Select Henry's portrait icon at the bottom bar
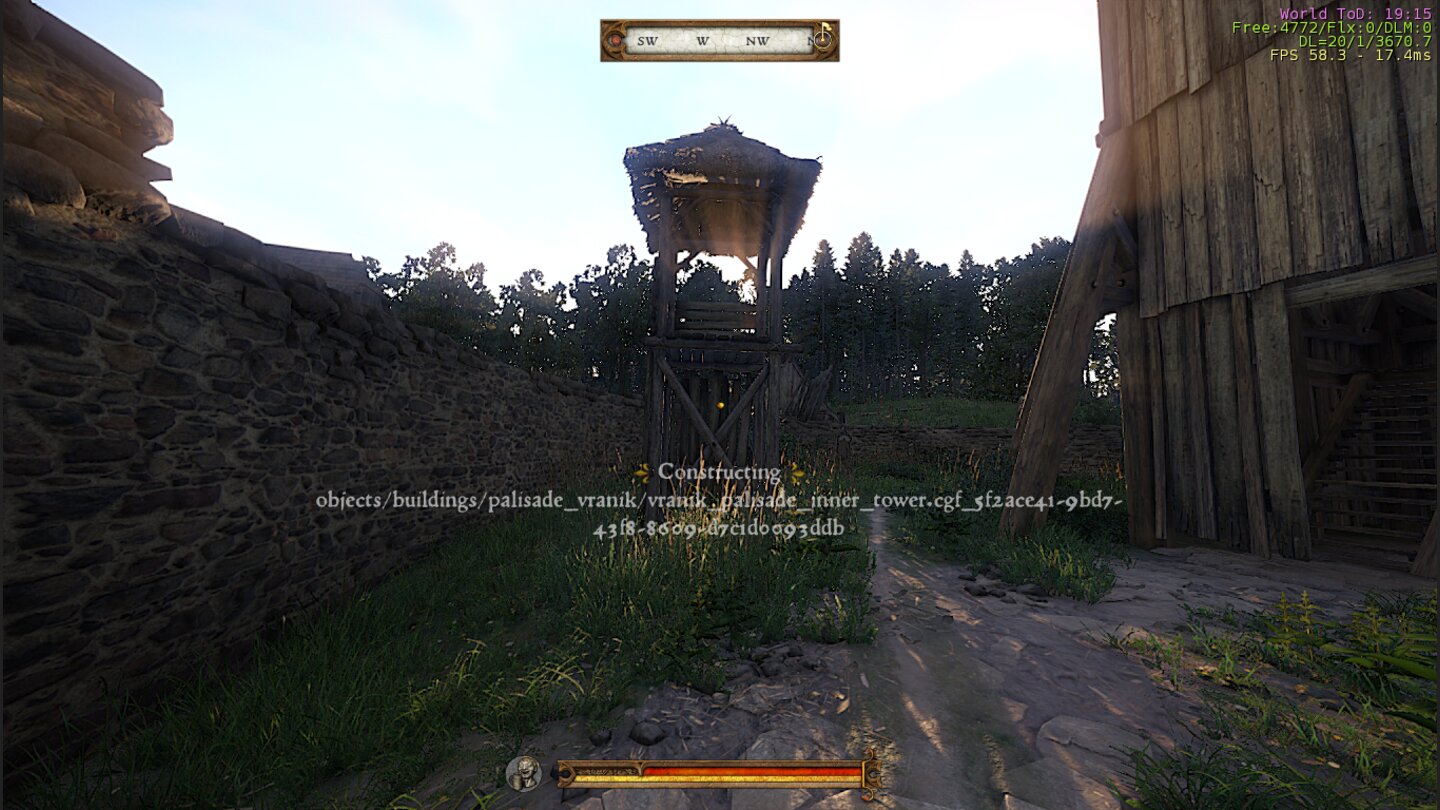Screen dimensions: 1440x810 524,772
